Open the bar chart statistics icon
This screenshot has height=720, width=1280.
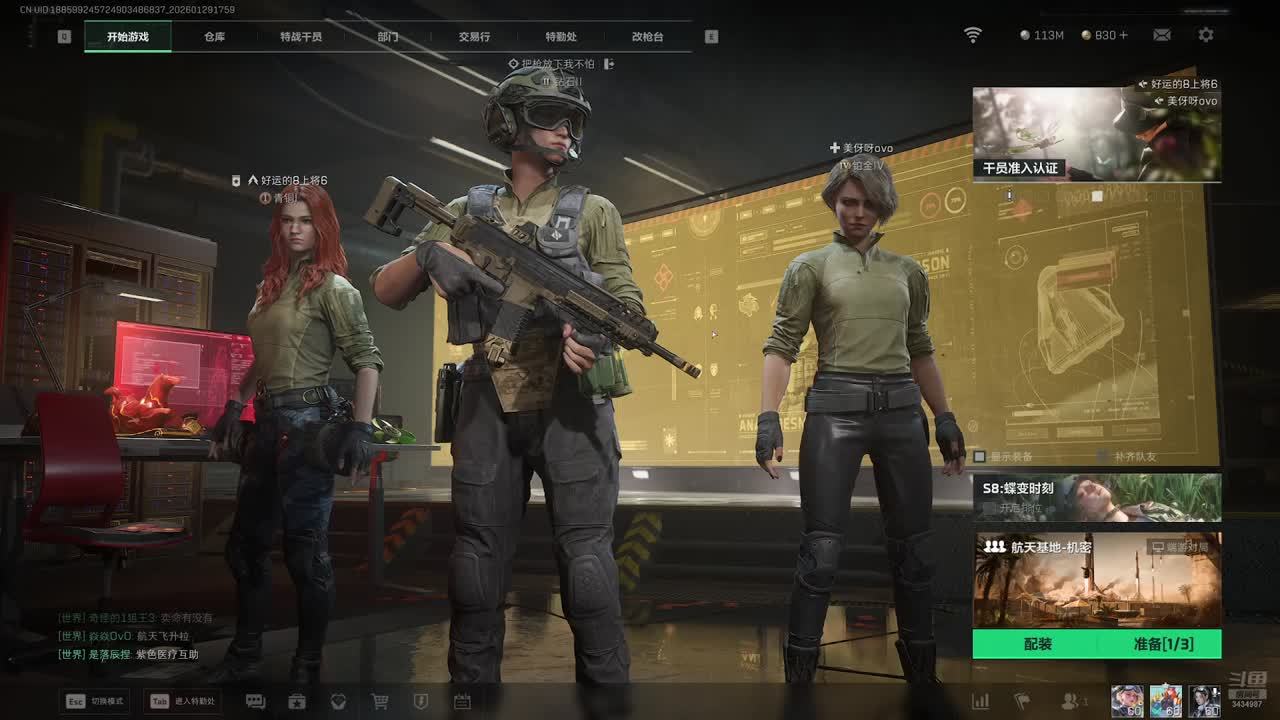(981, 702)
